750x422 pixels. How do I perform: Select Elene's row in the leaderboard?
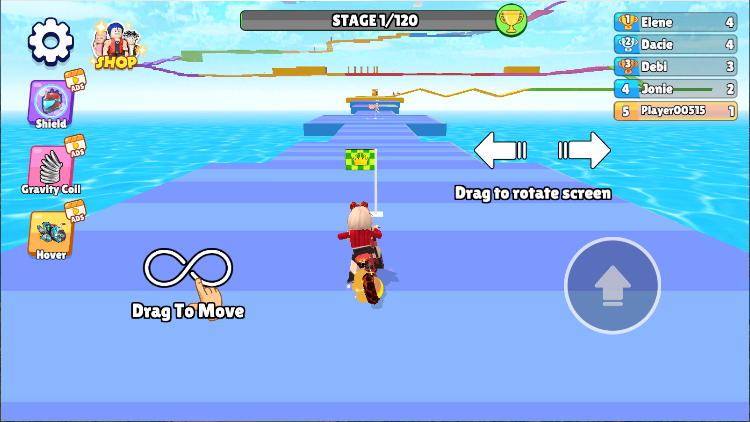click(x=676, y=21)
